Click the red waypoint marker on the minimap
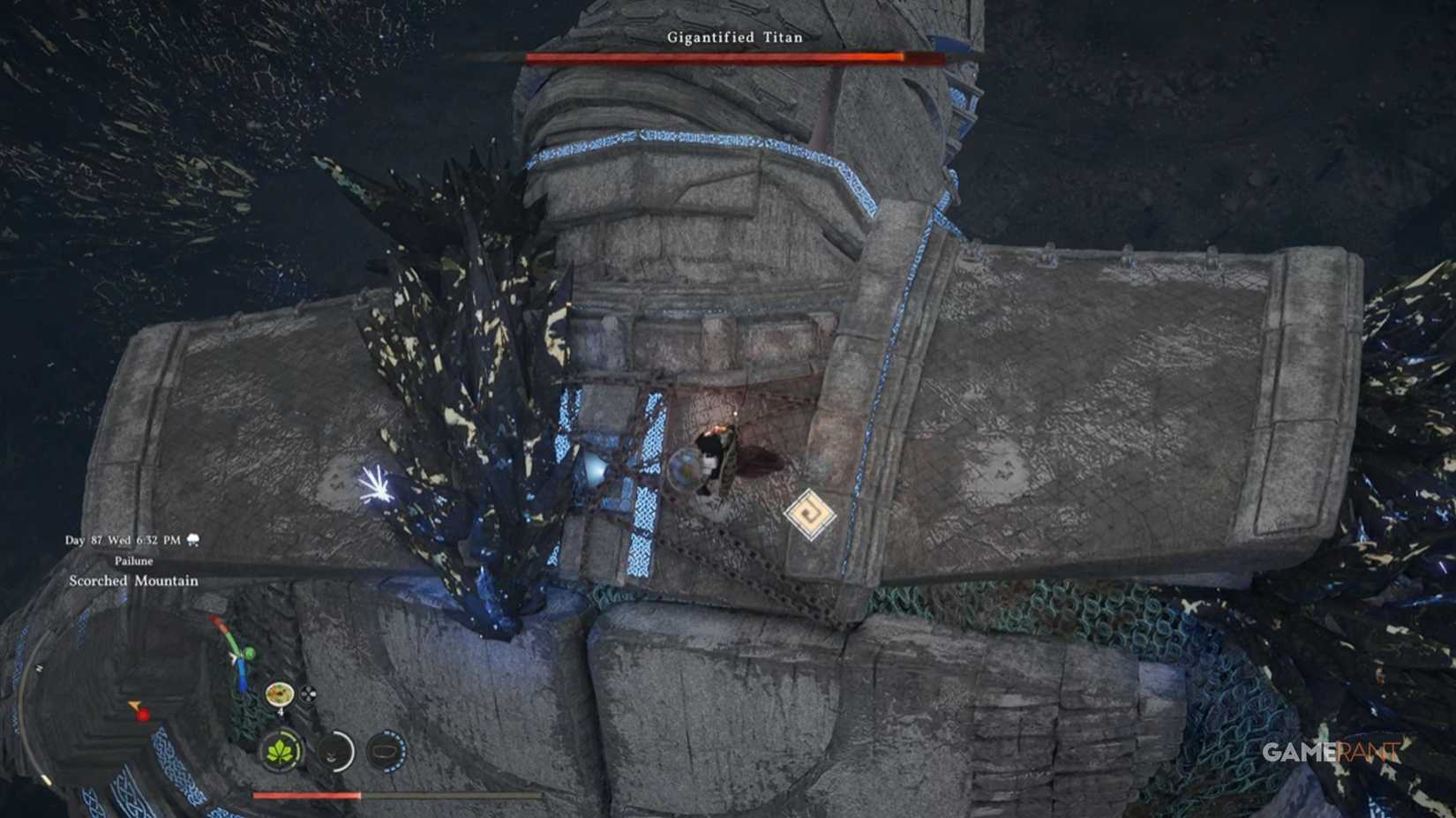This screenshot has height=818, width=1456. [x=142, y=713]
